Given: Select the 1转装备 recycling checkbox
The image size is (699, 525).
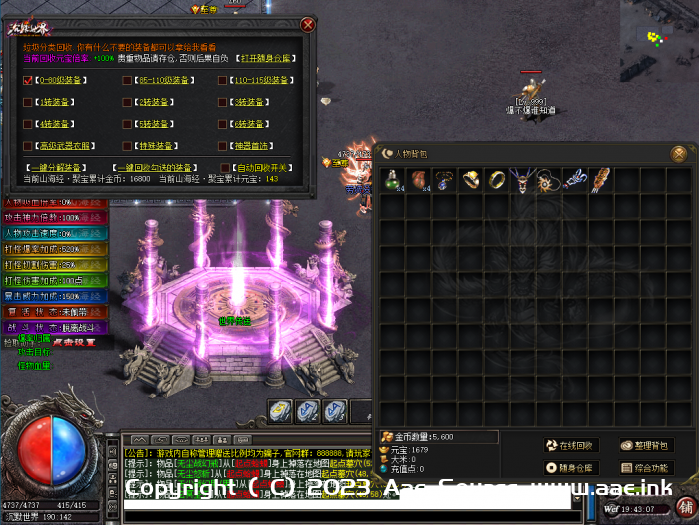Looking at the screenshot, I should pos(28,102).
